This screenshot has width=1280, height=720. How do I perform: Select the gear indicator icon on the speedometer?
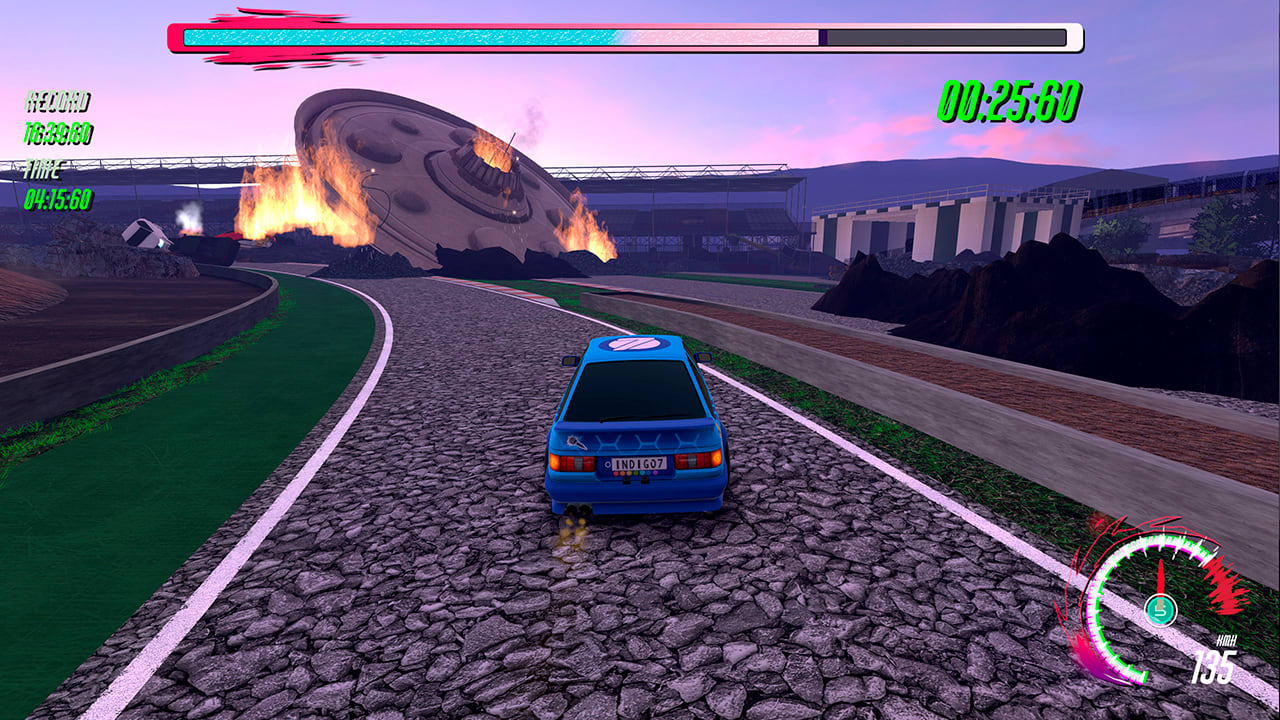point(1160,608)
